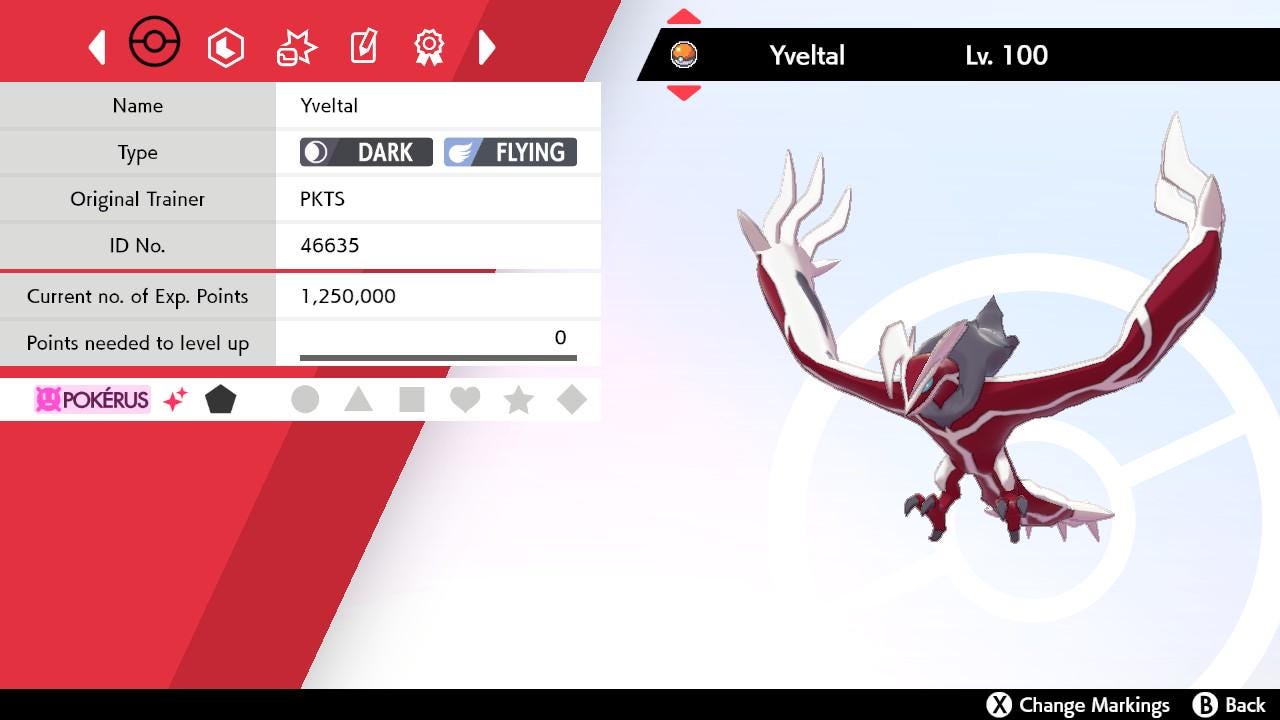This screenshot has width=1280, height=720.
Task: Toggle the triangle marking
Action: [x=358, y=400]
